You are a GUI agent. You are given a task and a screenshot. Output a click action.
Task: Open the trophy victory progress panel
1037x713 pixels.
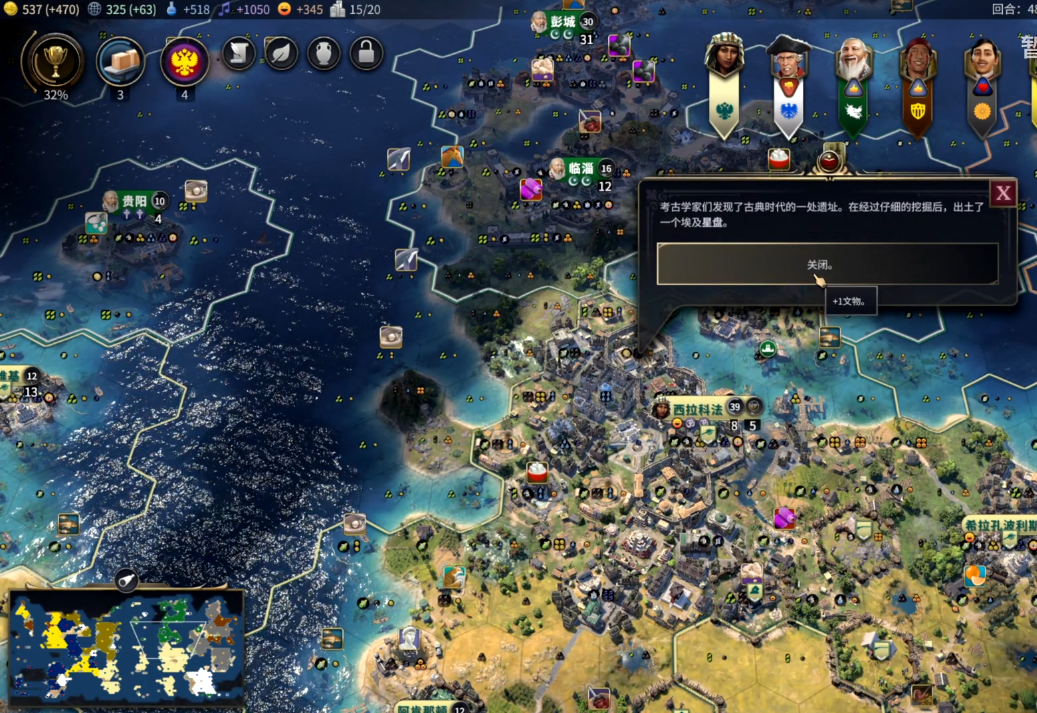pos(55,62)
